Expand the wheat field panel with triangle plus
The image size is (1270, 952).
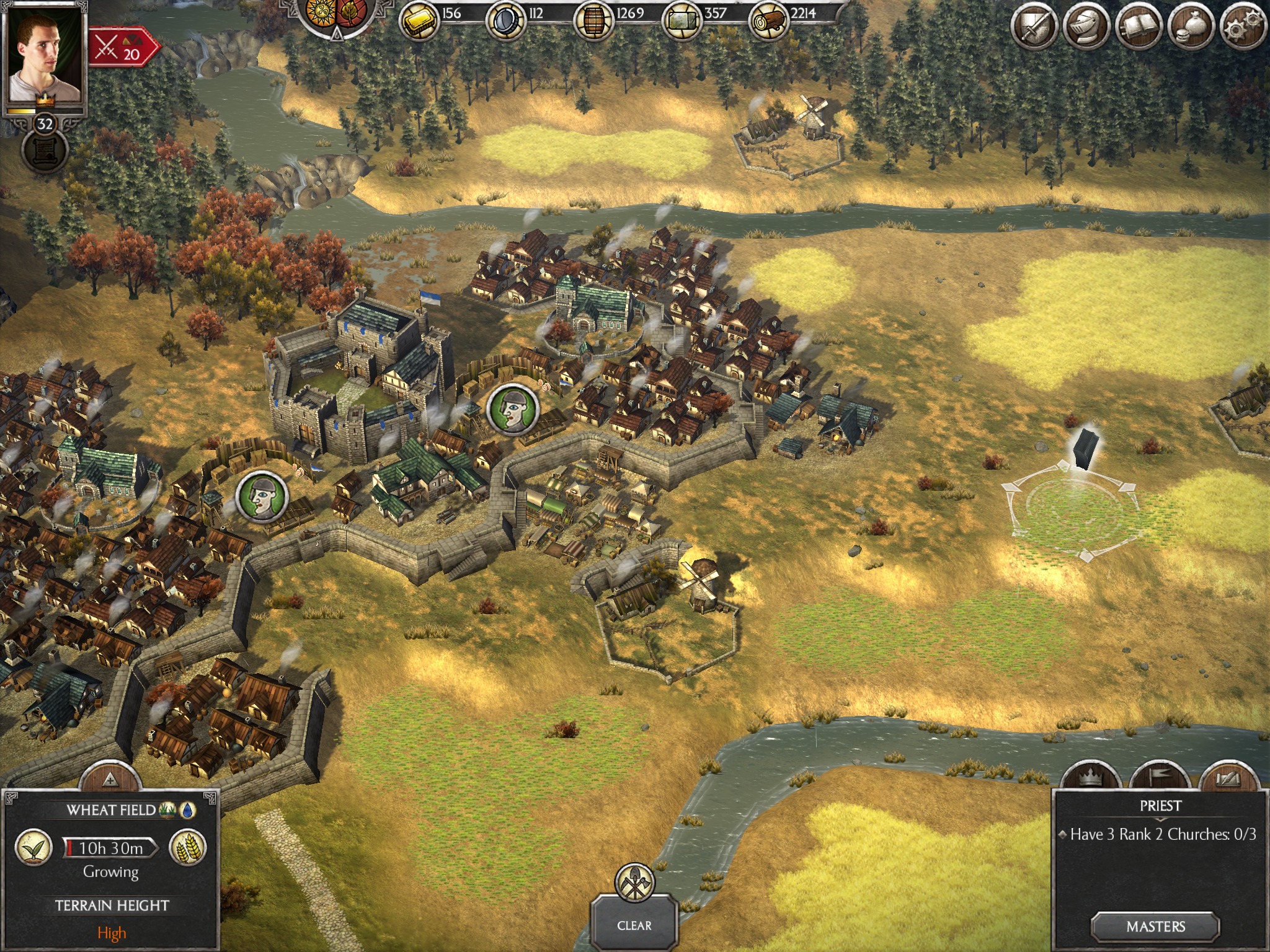coord(110,778)
